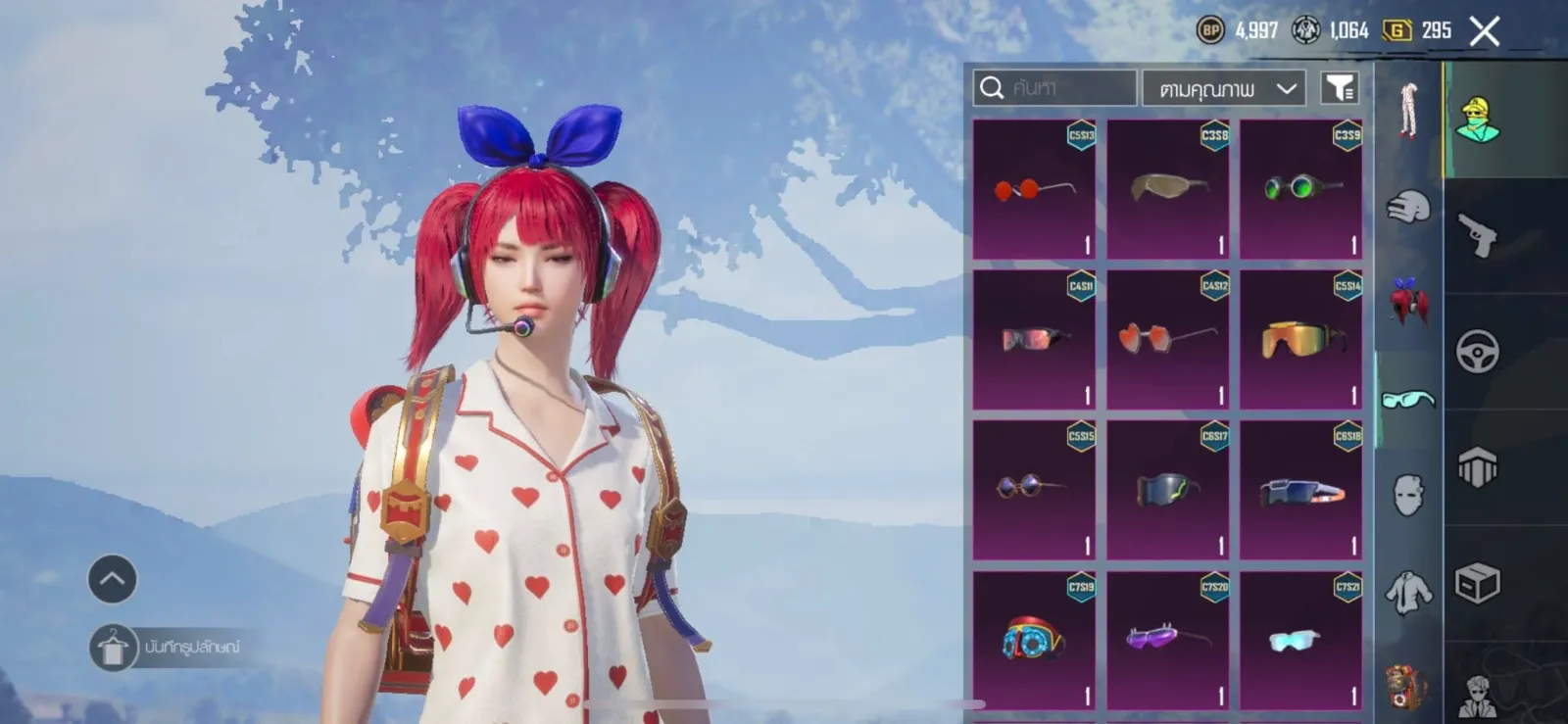Viewport: 1568px width, 724px height.
Task: Select the yellow visor sunglasses
Action: click(1300, 340)
